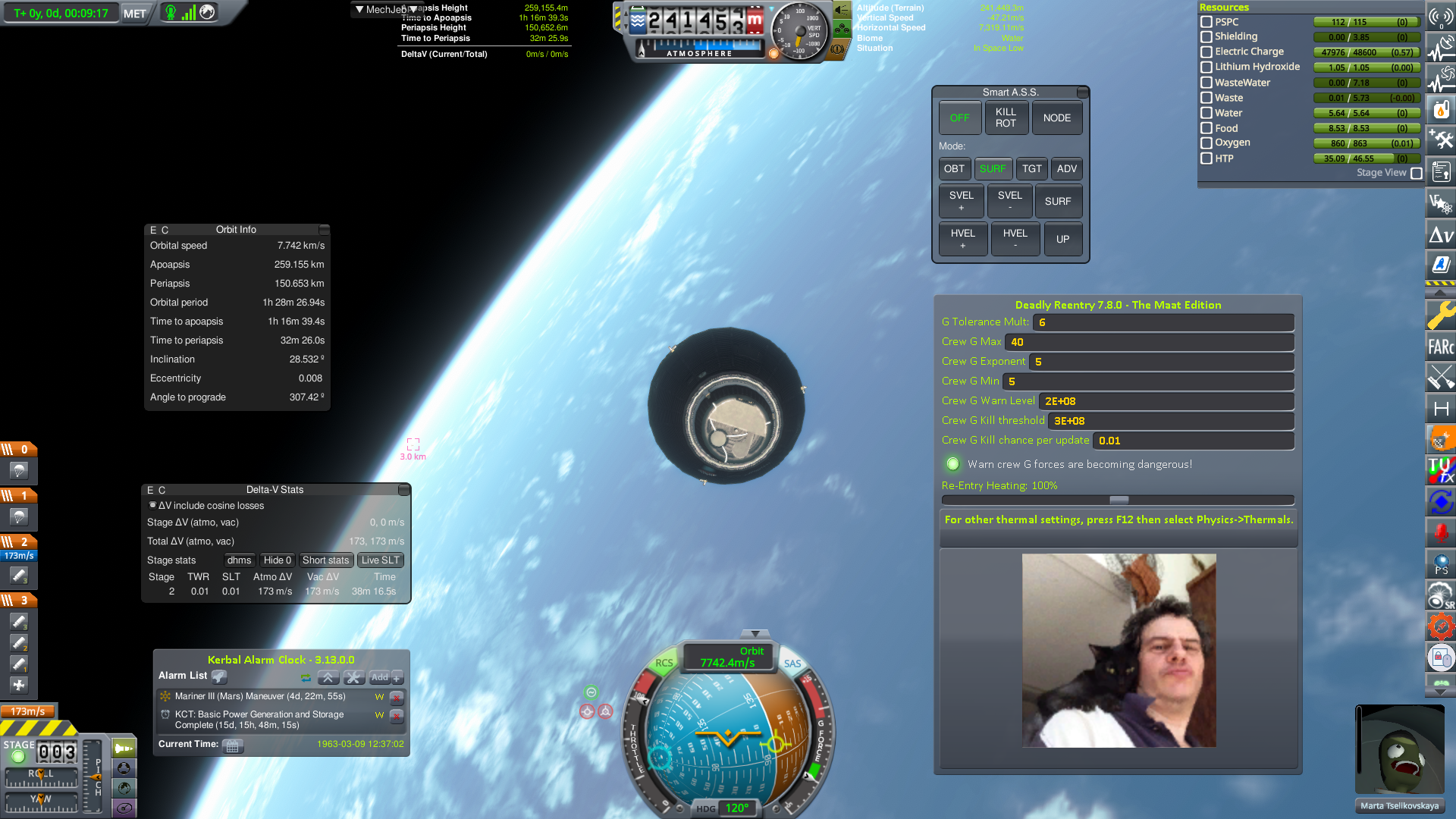Image resolution: width=1456 pixels, height=819 pixels.
Task: Adjust the Re-Entry Heating slider
Action: (x=1119, y=500)
